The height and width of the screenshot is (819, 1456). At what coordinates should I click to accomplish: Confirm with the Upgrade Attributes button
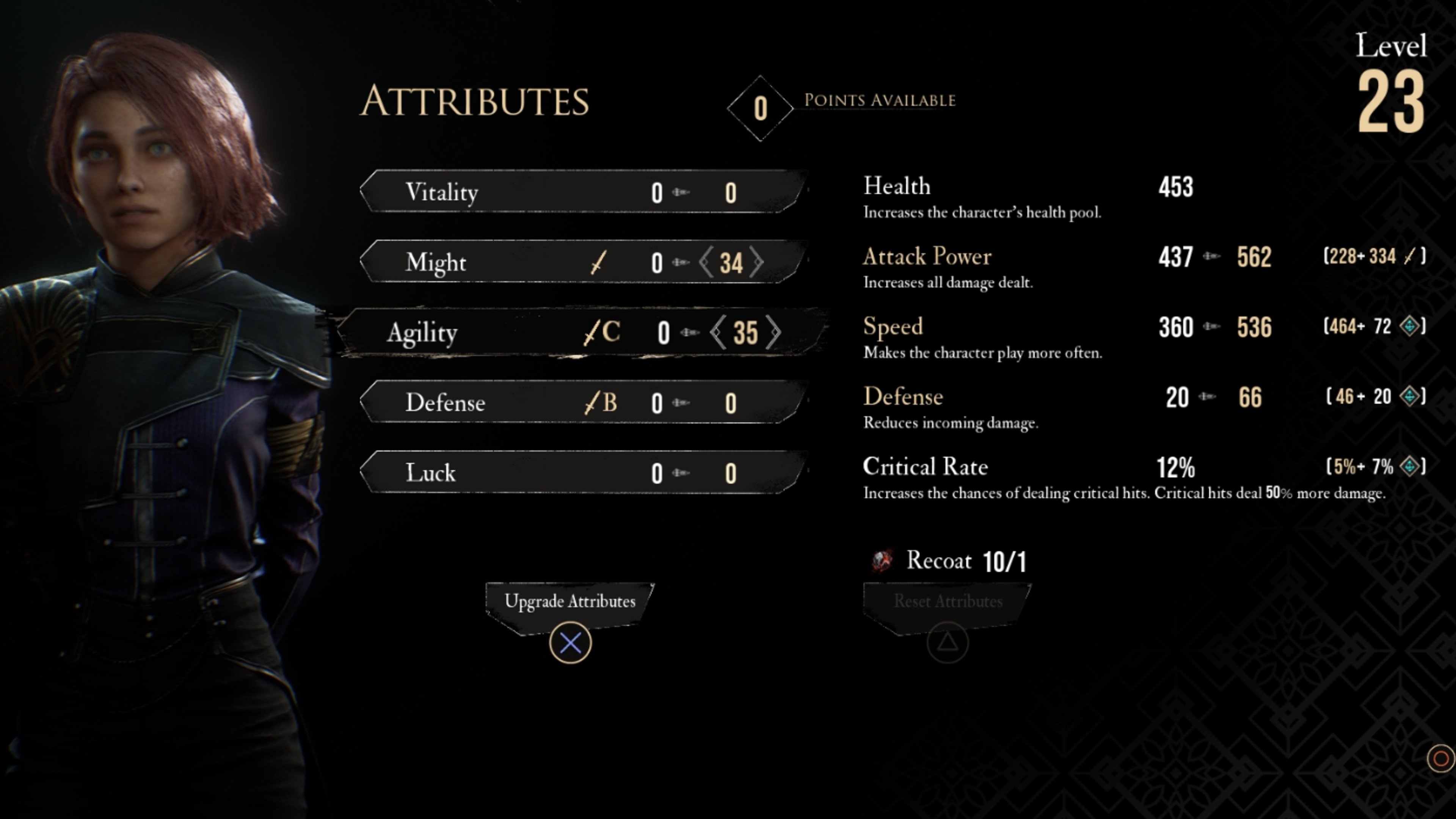(x=570, y=601)
